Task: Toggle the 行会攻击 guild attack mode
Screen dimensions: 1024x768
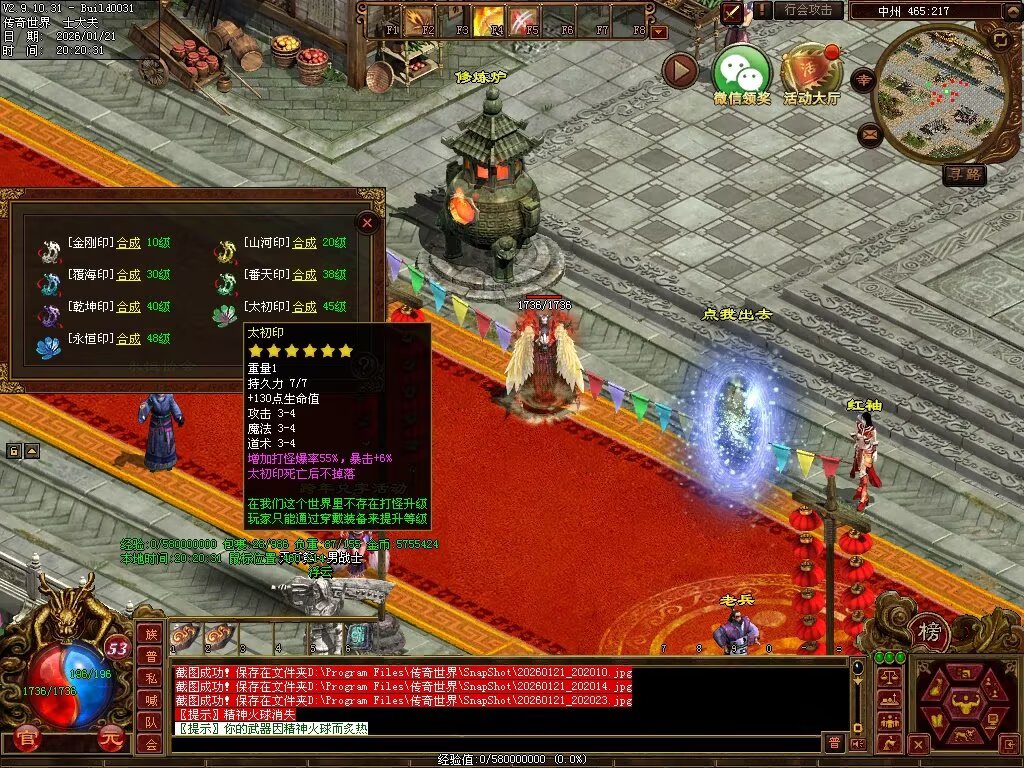Action: [x=808, y=10]
